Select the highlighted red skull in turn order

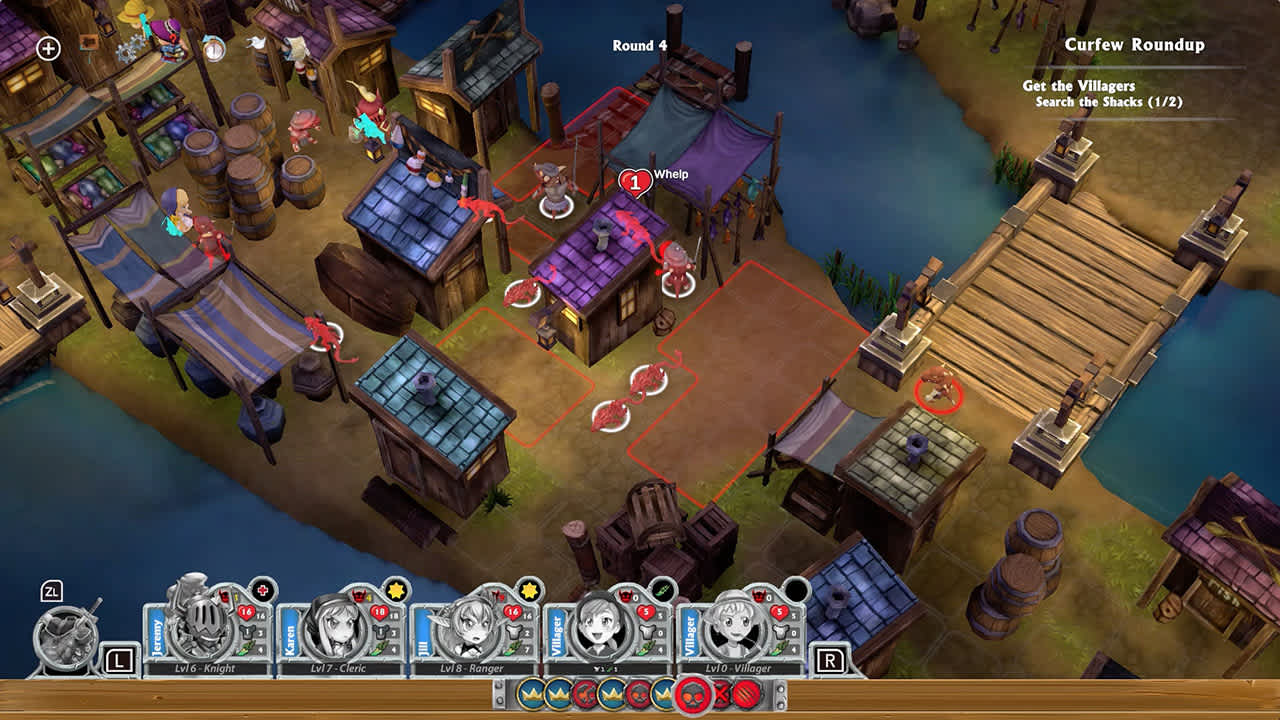point(692,694)
